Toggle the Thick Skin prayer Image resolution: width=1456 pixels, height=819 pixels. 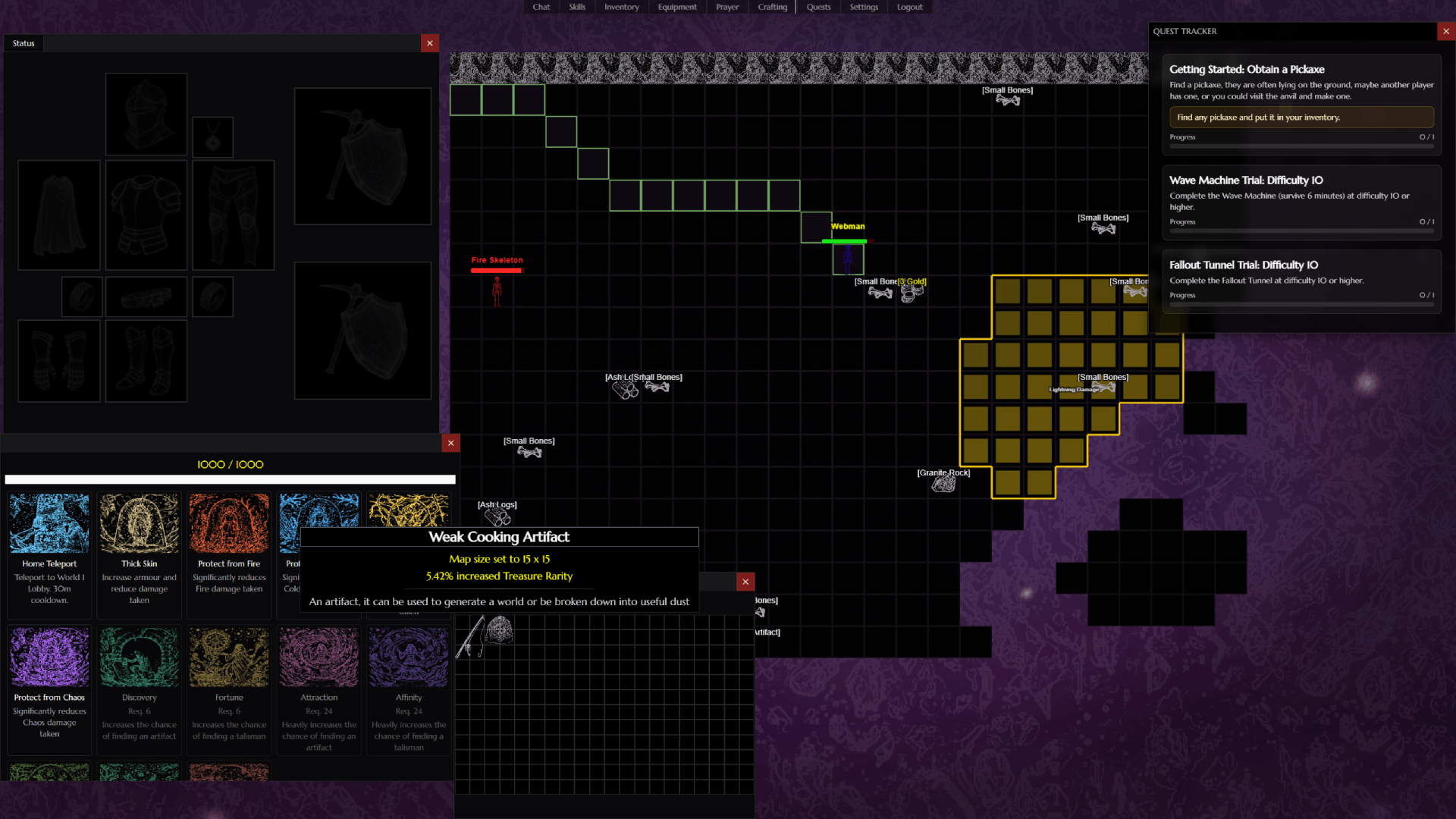[139, 523]
